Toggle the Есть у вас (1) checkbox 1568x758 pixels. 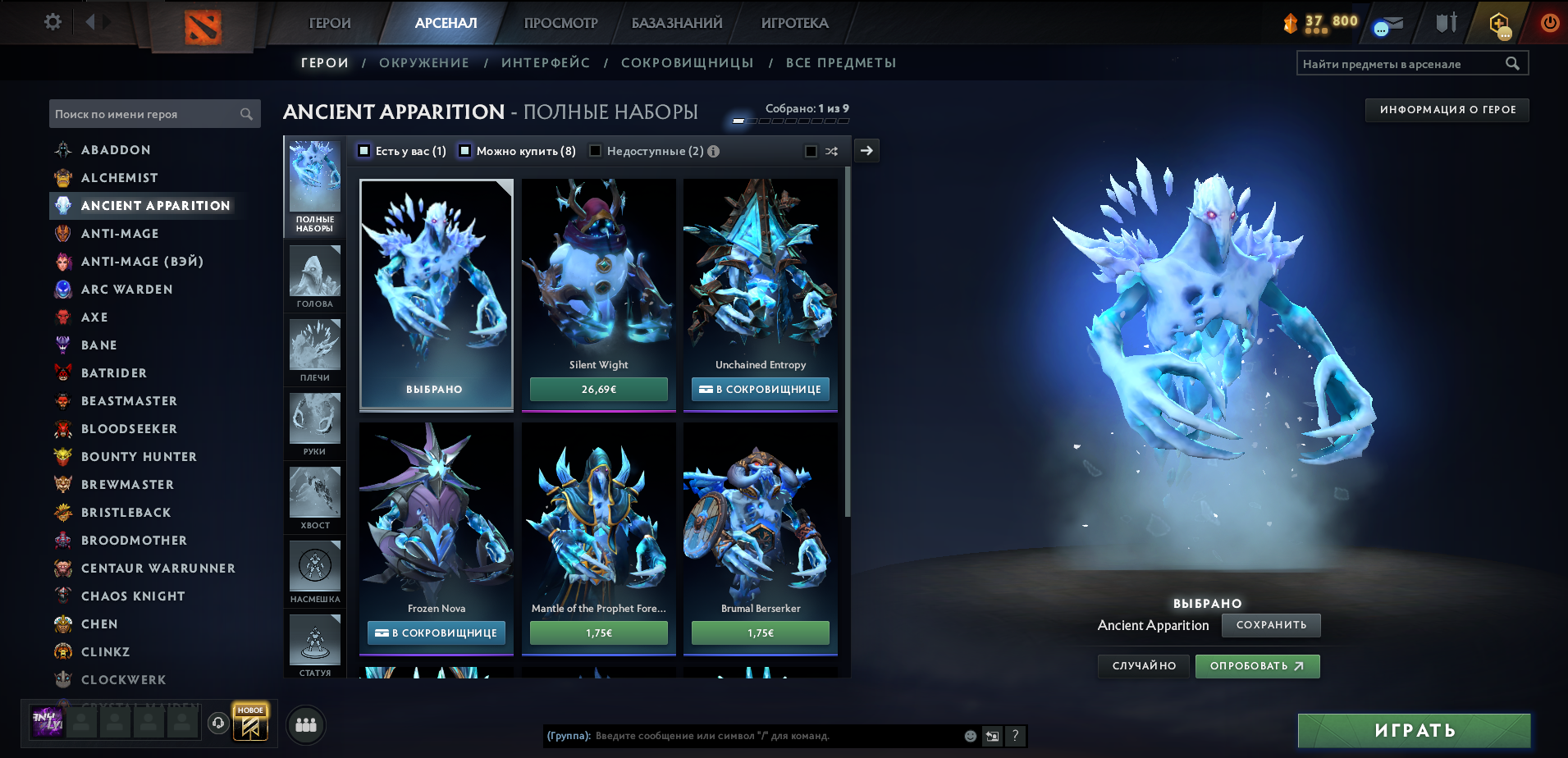[362, 151]
